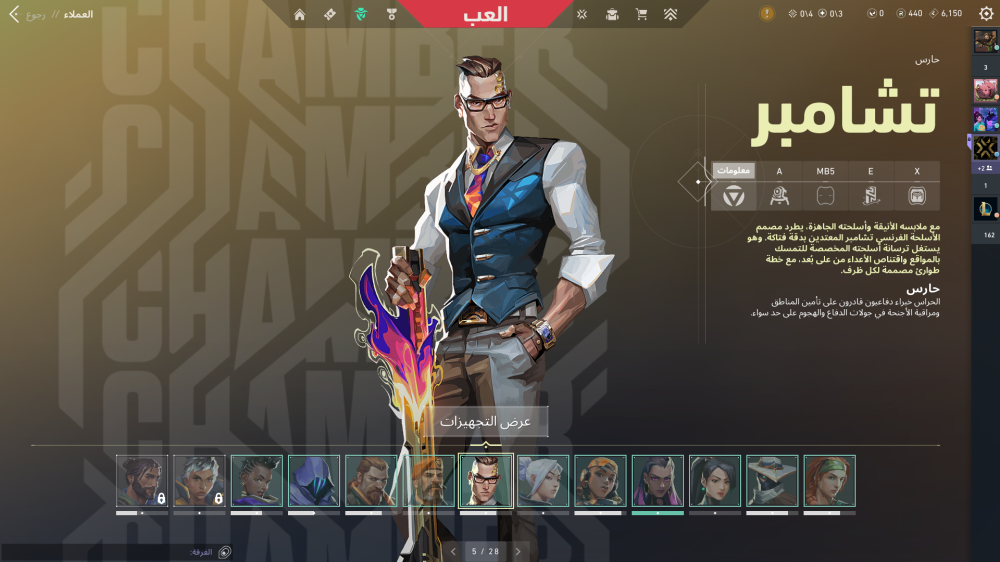Click the red العب play button
This screenshot has width=1000, height=562.
coord(486,14)
